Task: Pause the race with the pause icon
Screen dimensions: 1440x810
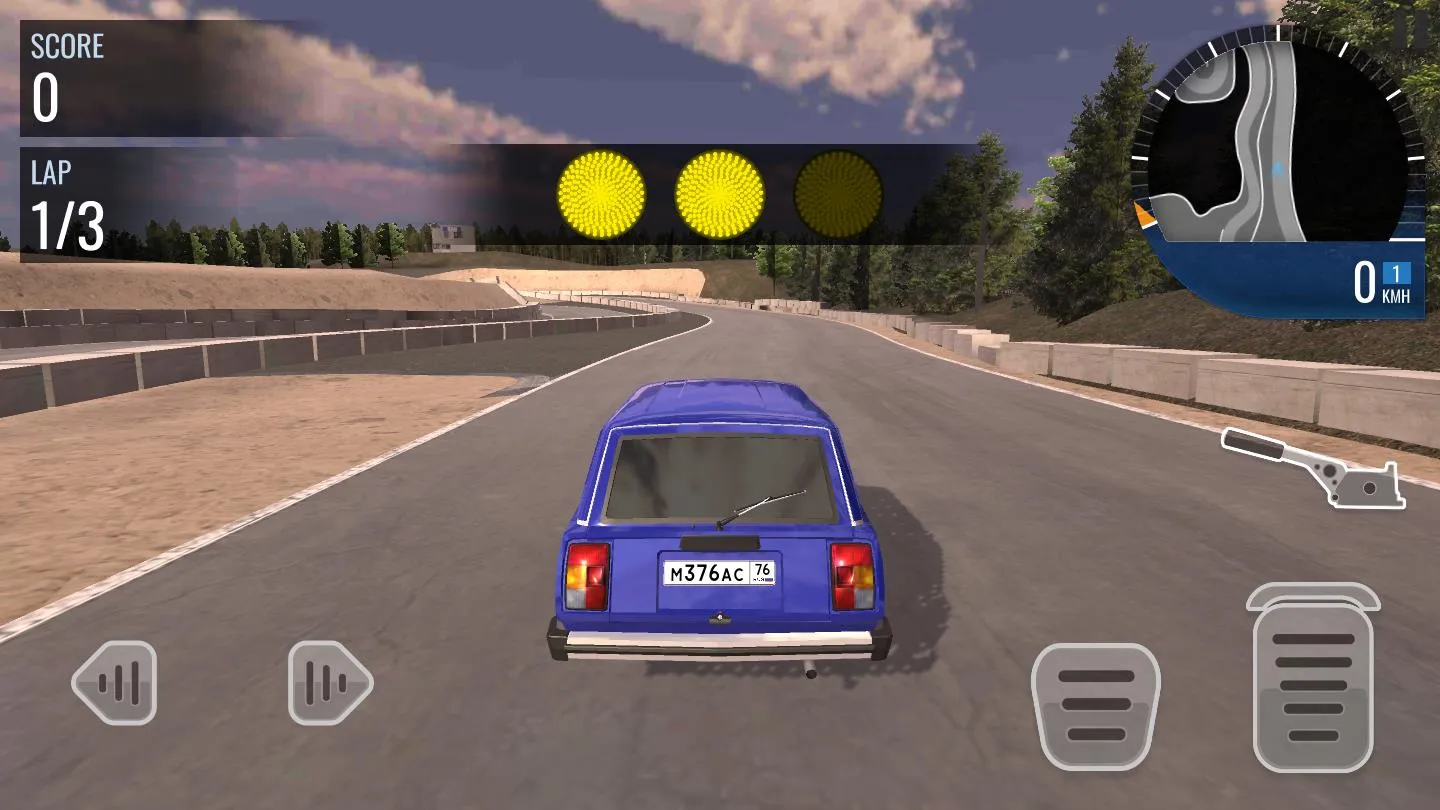Action: coord(1411,30)
